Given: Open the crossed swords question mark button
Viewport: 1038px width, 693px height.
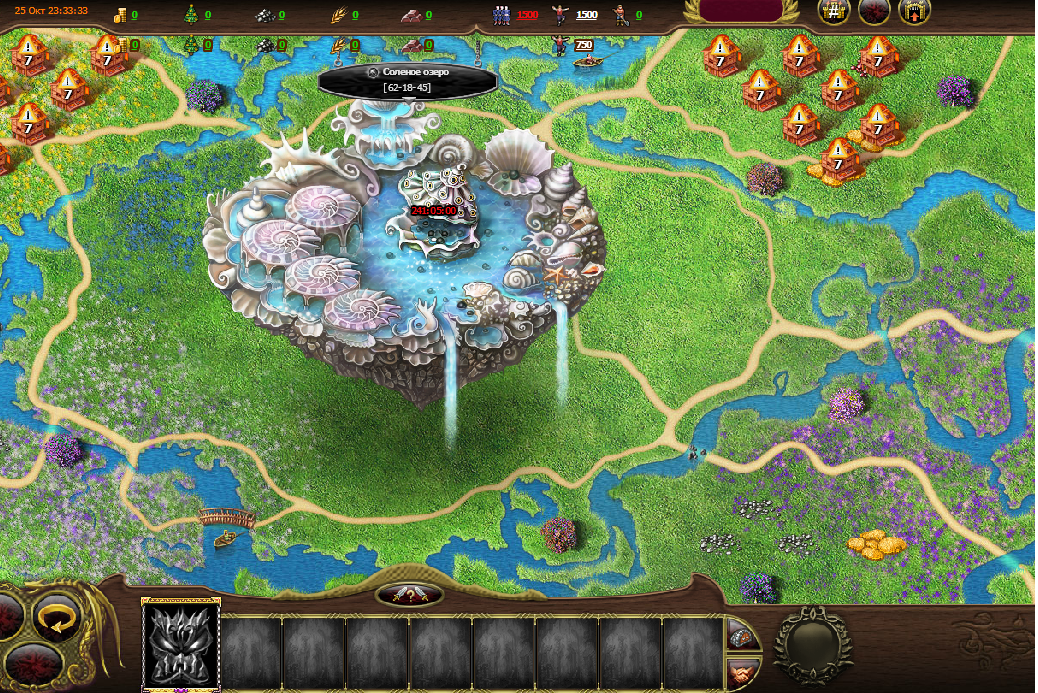Looking at the screenshot, I should pyautogui.click(x=410, y=595).
